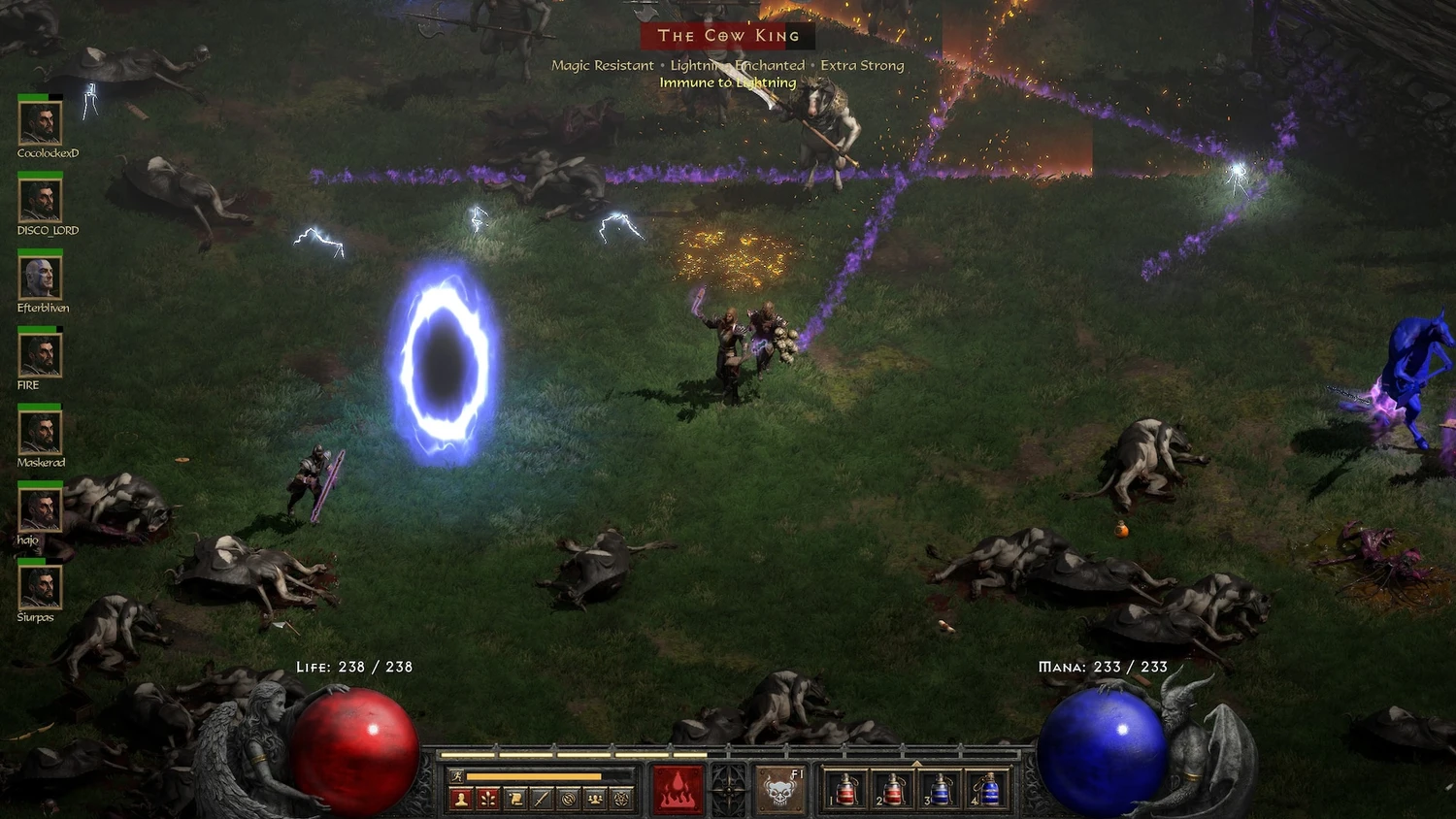Click Siurpas's party portrait

[x=40, y=587]
